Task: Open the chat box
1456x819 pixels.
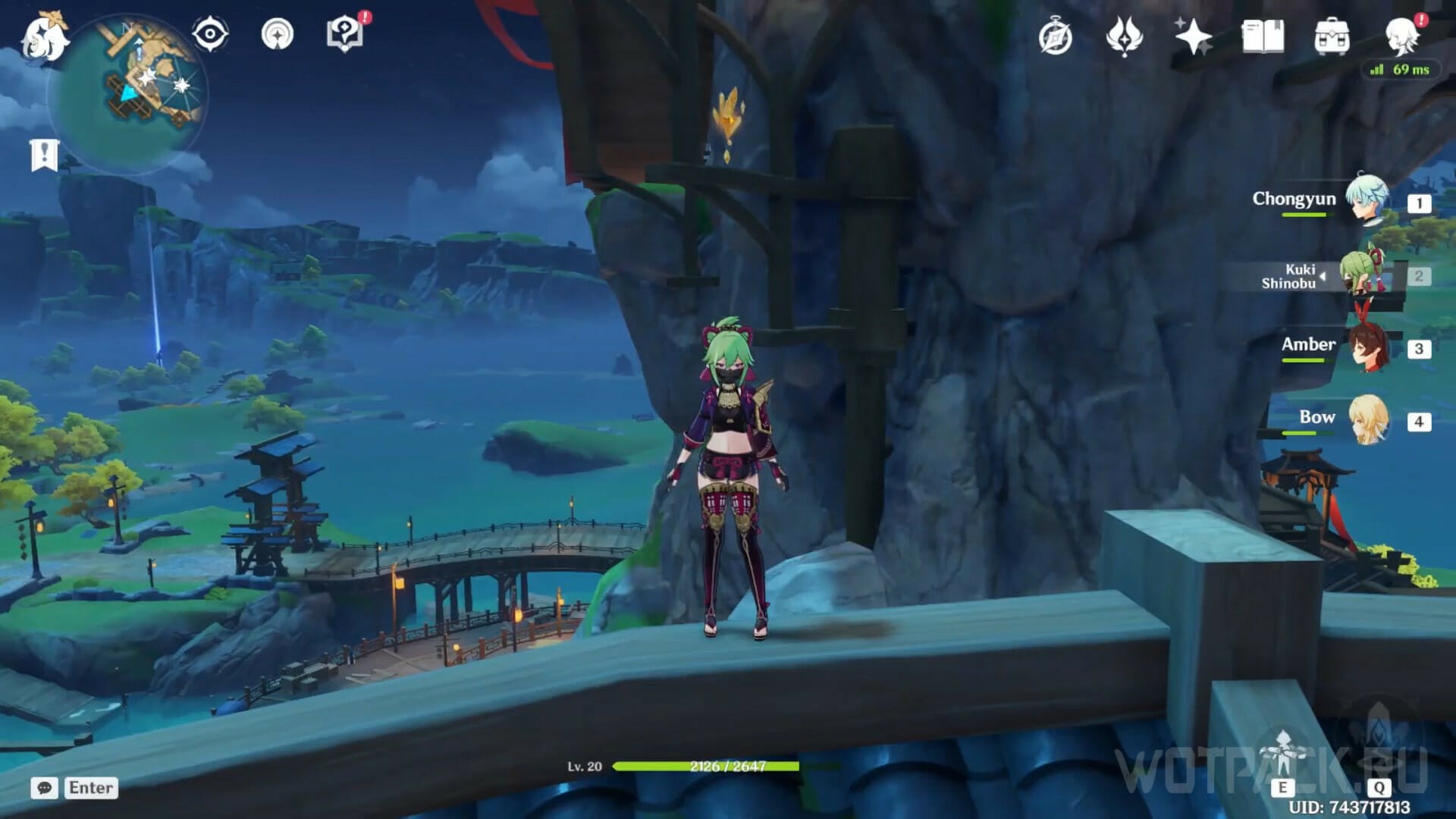Action: coord(74,788)
